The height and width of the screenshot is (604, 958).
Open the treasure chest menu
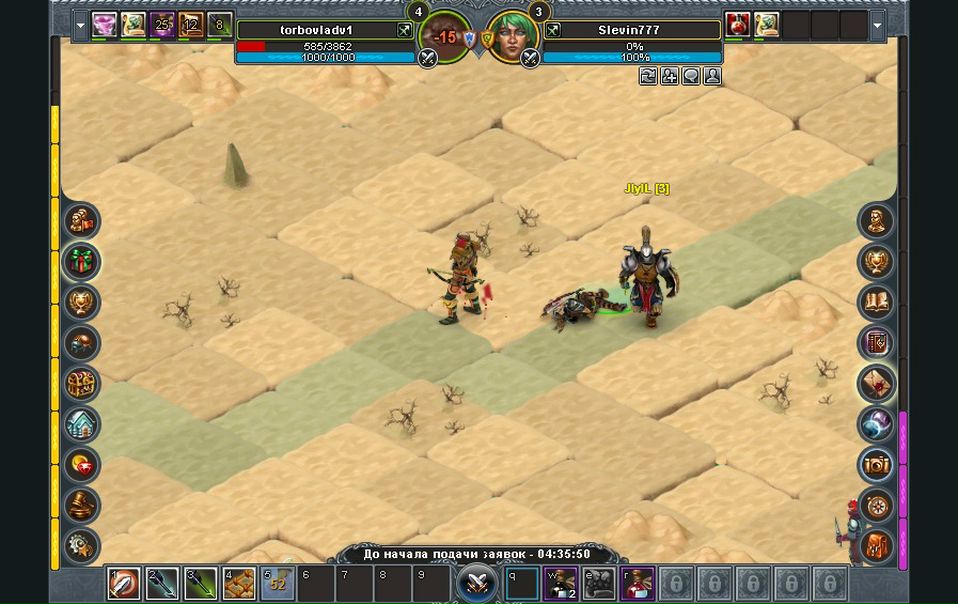coord(81,383)
